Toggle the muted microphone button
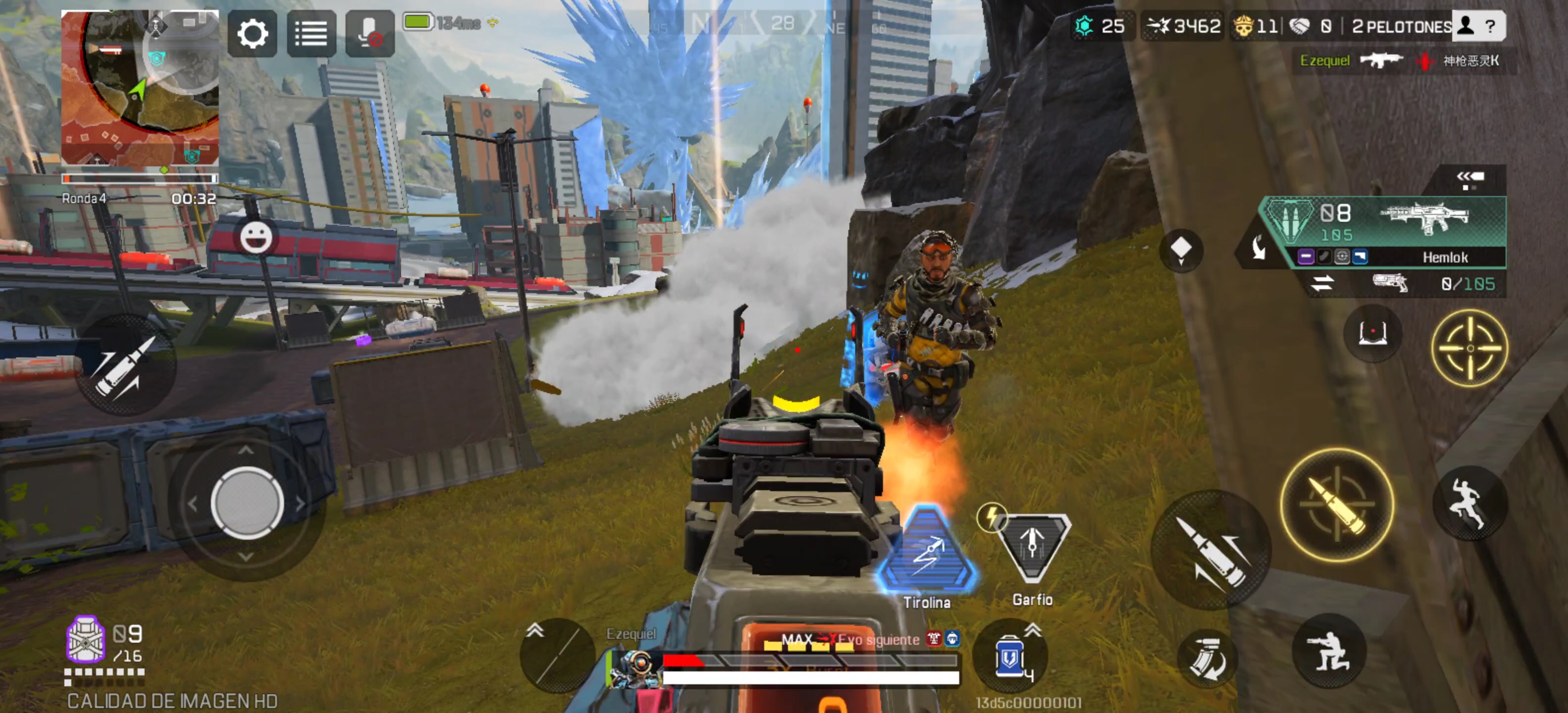Image resolution: width=1568 pixels, height=713 pixels. click(369, 34)
